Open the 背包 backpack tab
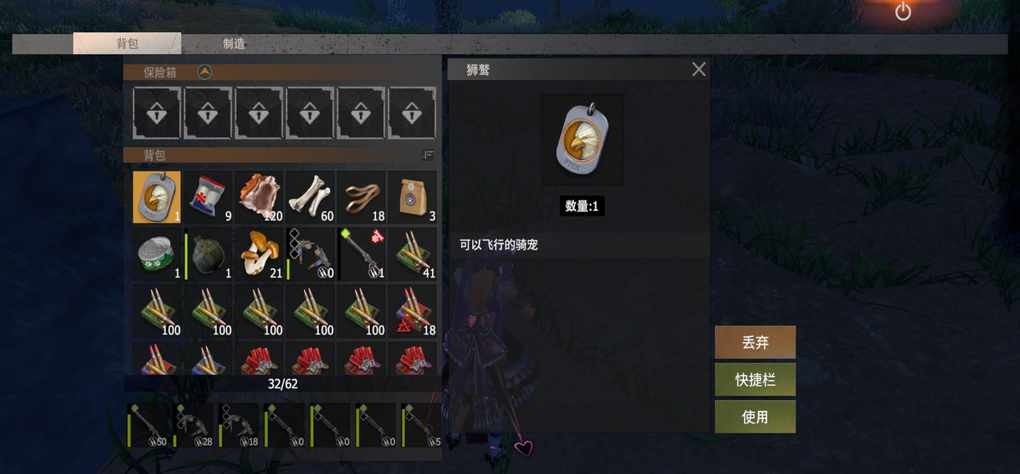 pos(127,44)
